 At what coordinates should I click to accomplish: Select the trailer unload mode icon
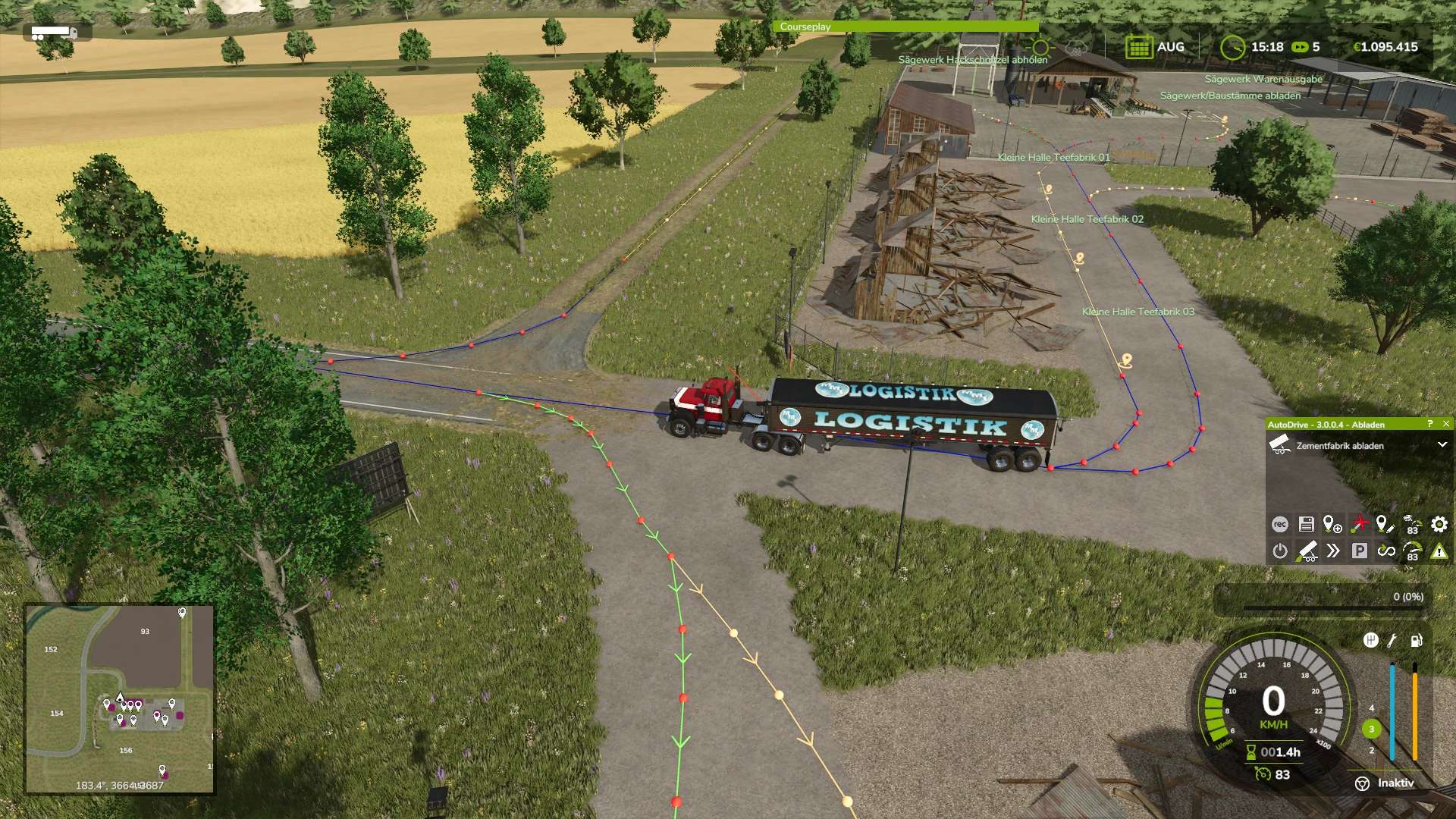1306,551
